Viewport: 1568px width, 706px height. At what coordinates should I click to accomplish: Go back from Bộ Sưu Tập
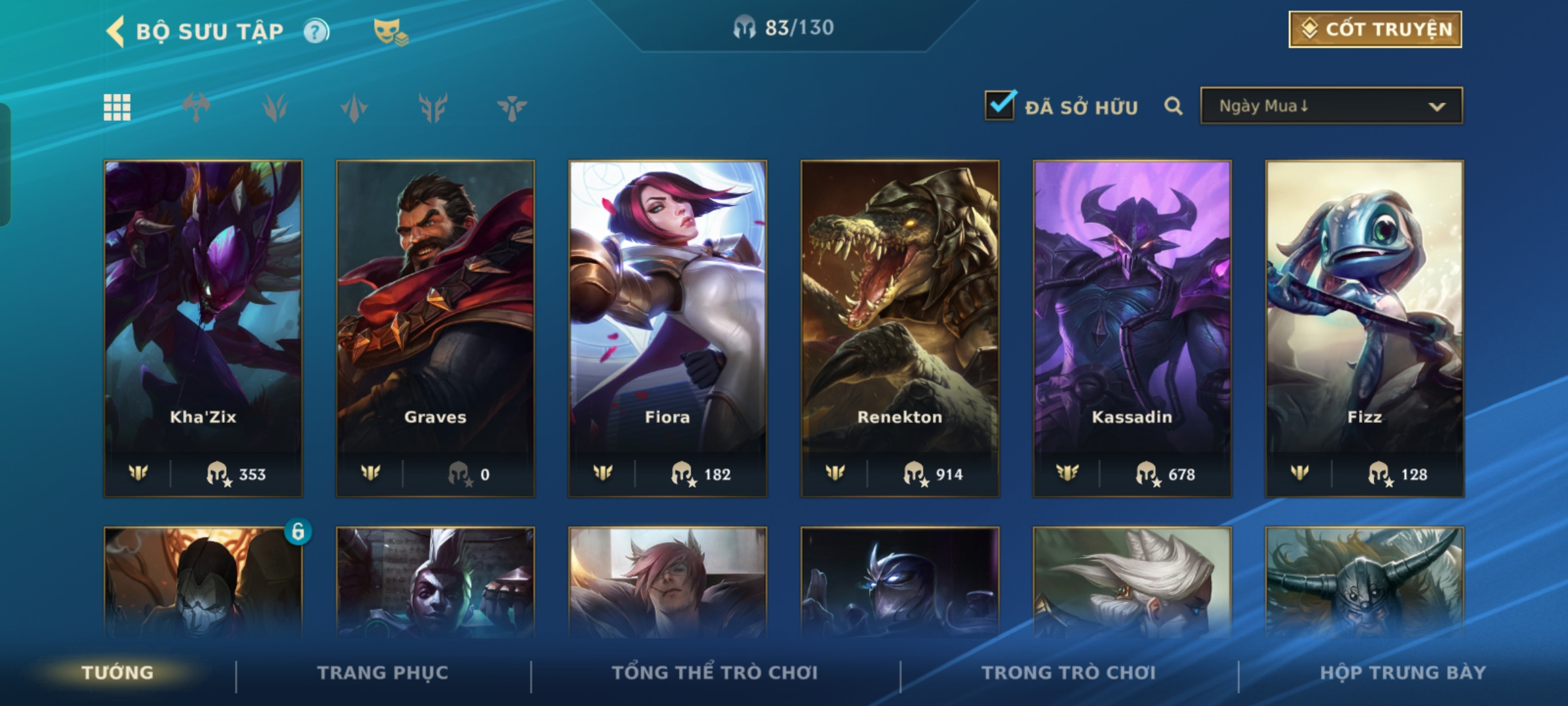tap(116, 31)
